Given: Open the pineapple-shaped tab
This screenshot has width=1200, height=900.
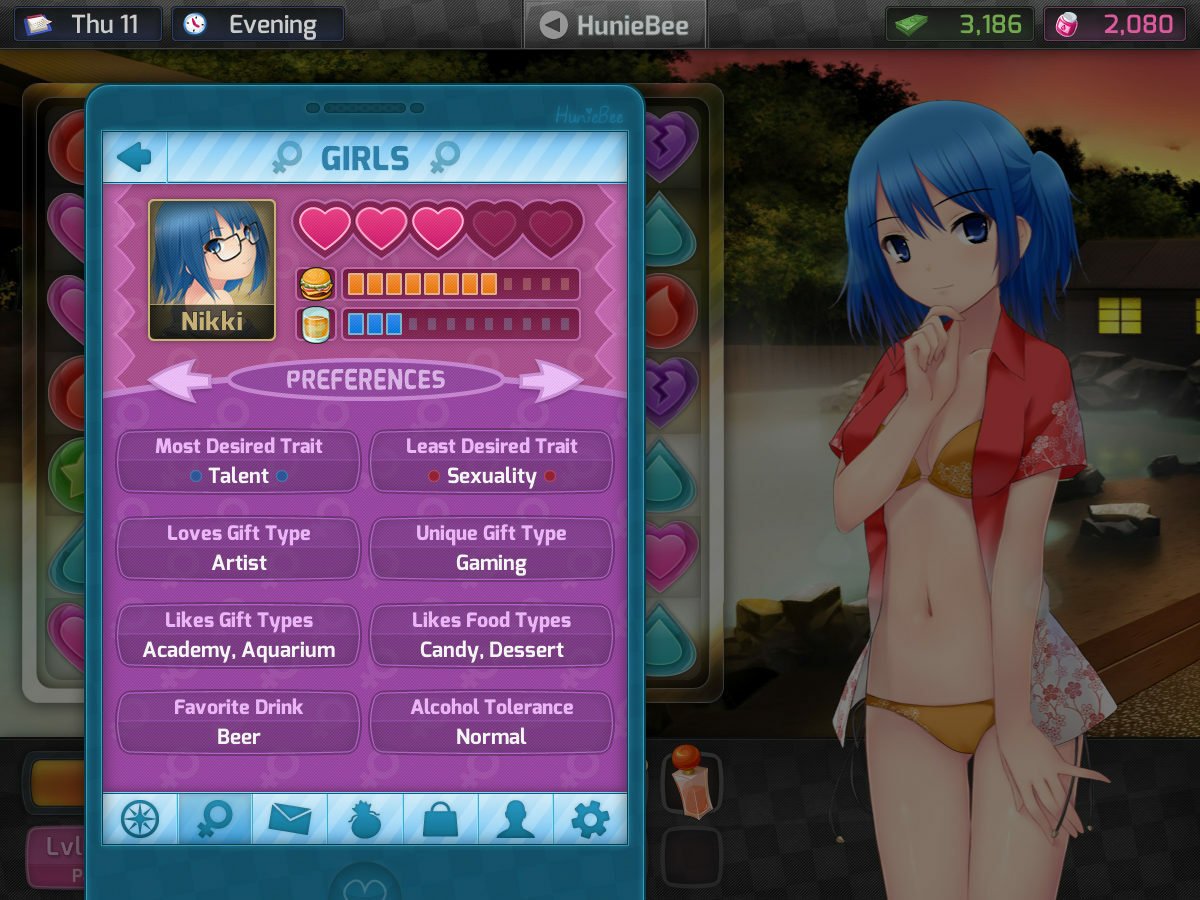Looking at the screenshot, I should click(x=365, y=820).
